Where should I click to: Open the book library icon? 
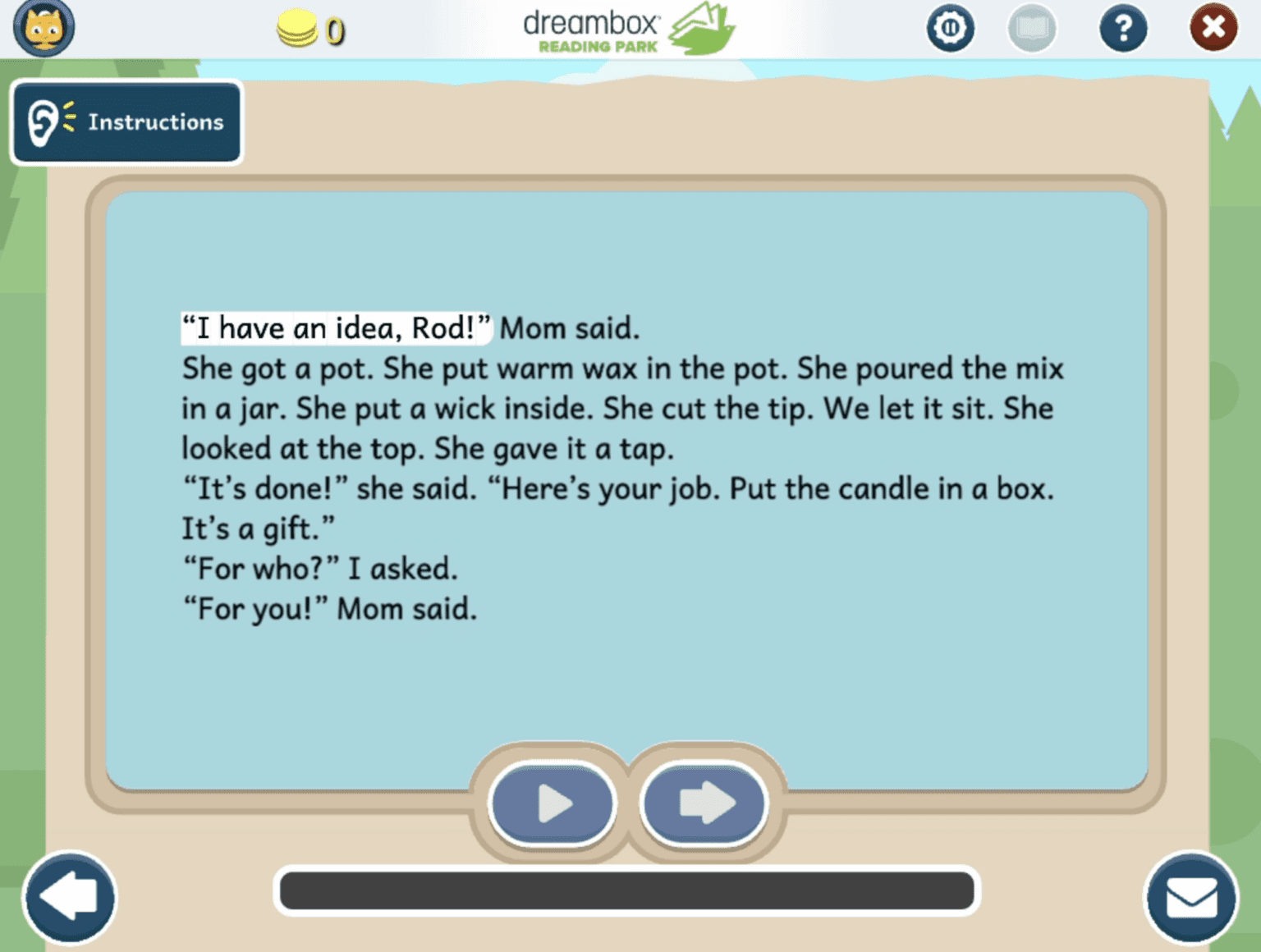pos(1032,27)
